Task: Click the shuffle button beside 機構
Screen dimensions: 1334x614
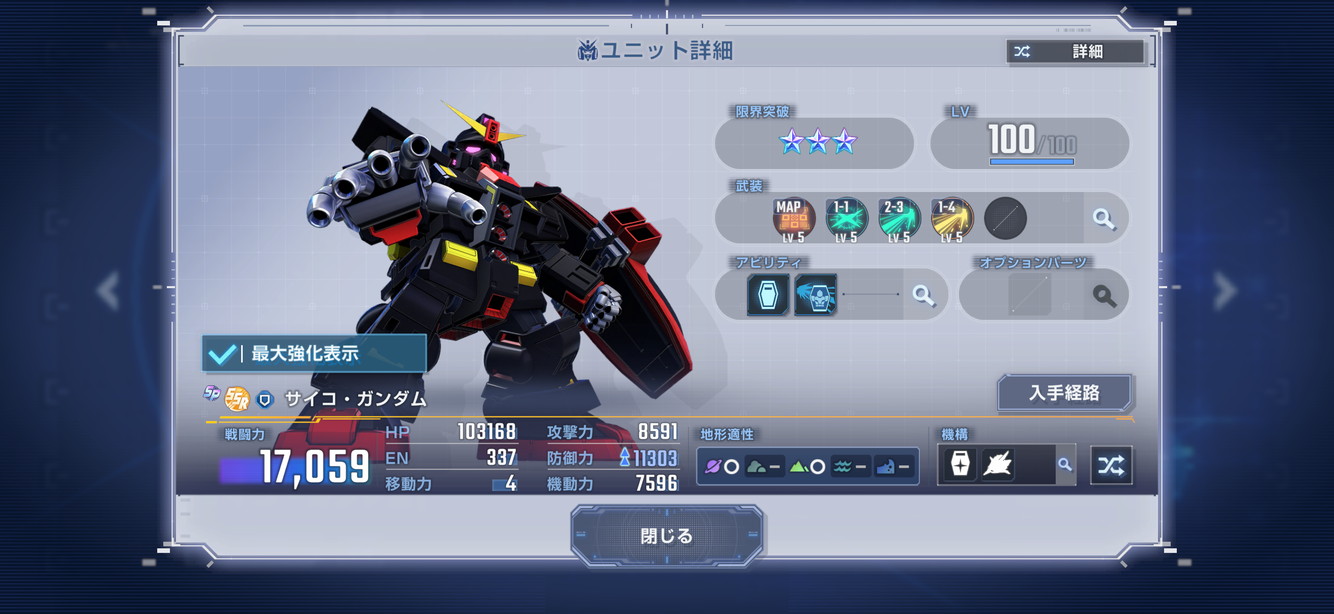Action: click(x=1111, y=465)
